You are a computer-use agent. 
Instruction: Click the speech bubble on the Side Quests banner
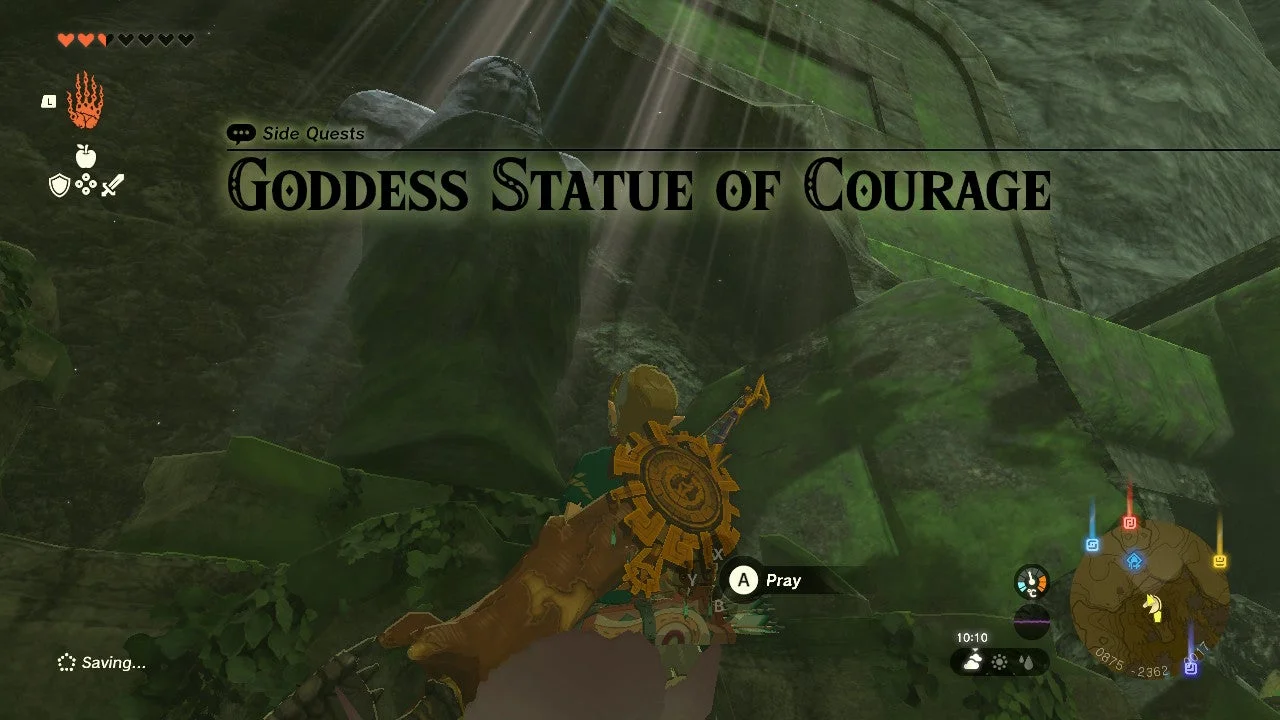pos(240,132)
